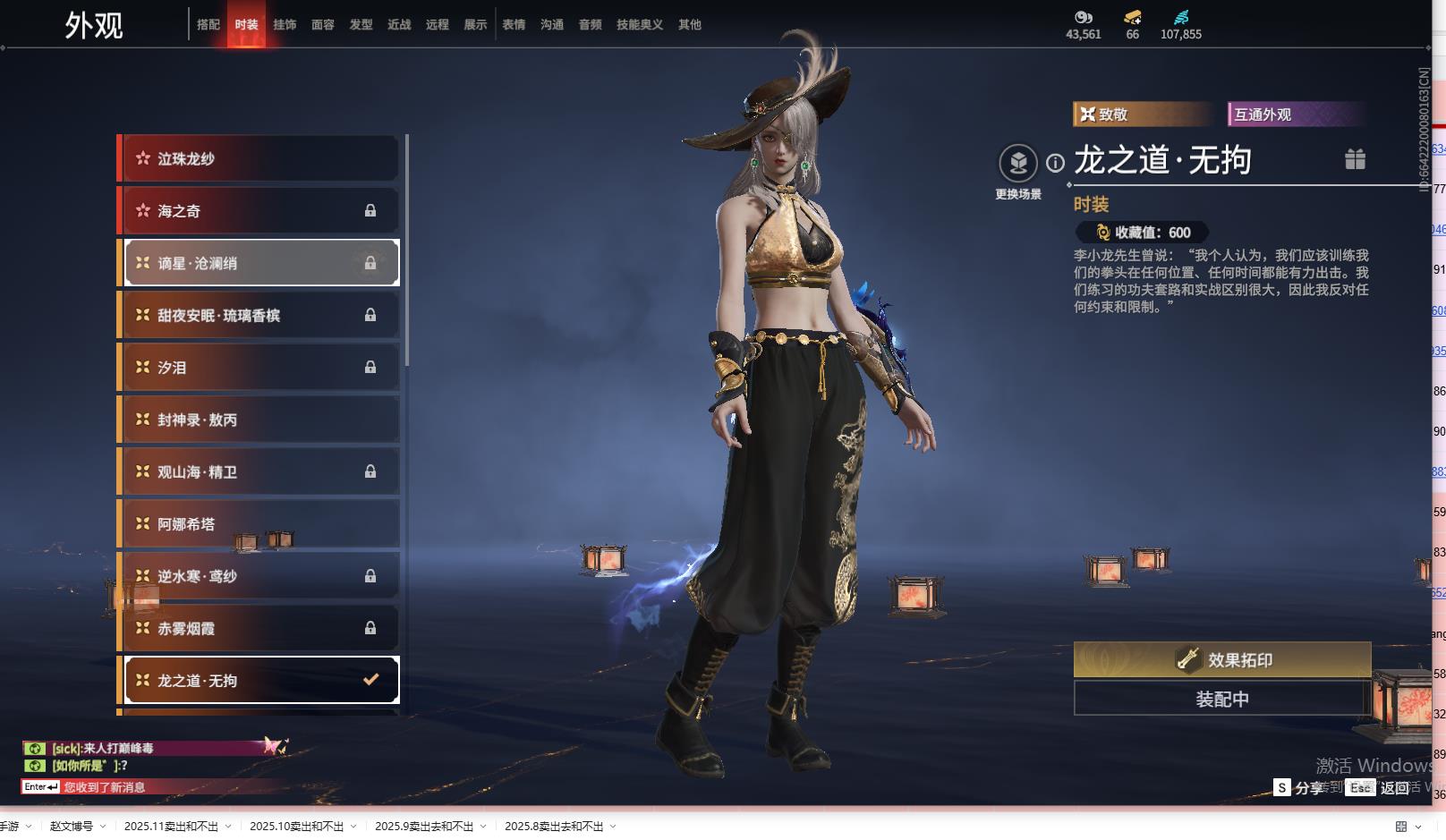The image size is (1446, 840).
Task: Select the 封神录·敖丙 outfit
Action: click(x=259, y=420)
